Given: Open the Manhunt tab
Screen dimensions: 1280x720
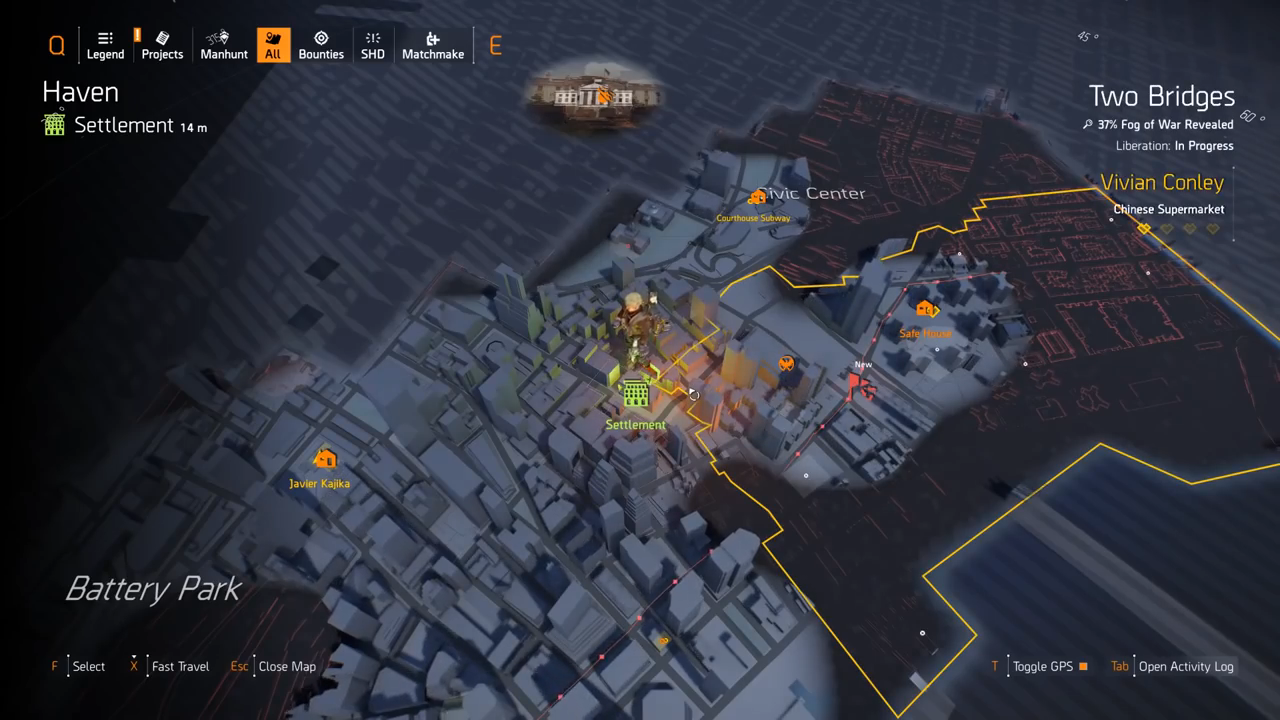Looking at the screenshot, I should pyautogui.click(x=224, y=45).
